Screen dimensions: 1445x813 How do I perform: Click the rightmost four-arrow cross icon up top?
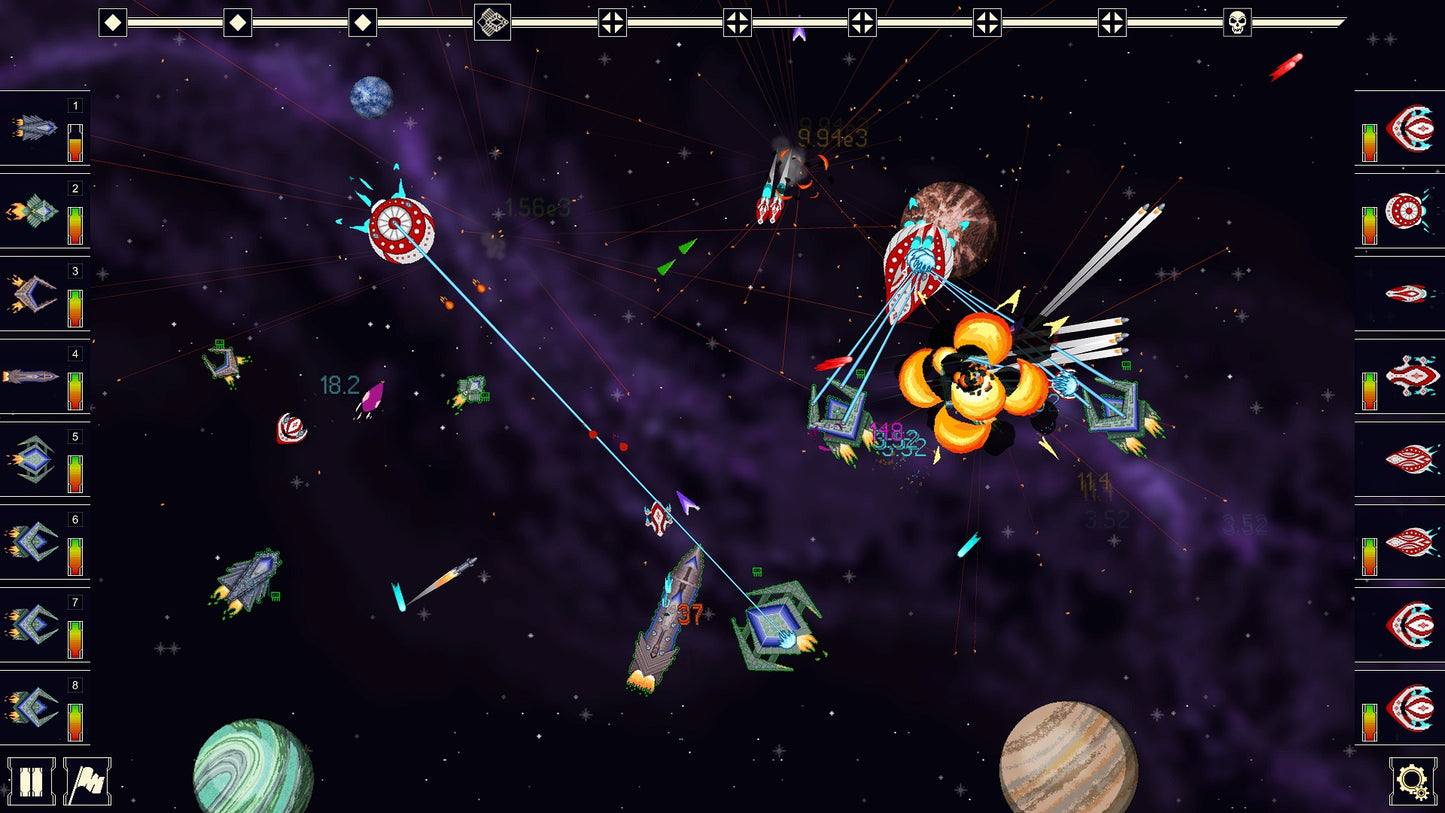point(1111,20)
